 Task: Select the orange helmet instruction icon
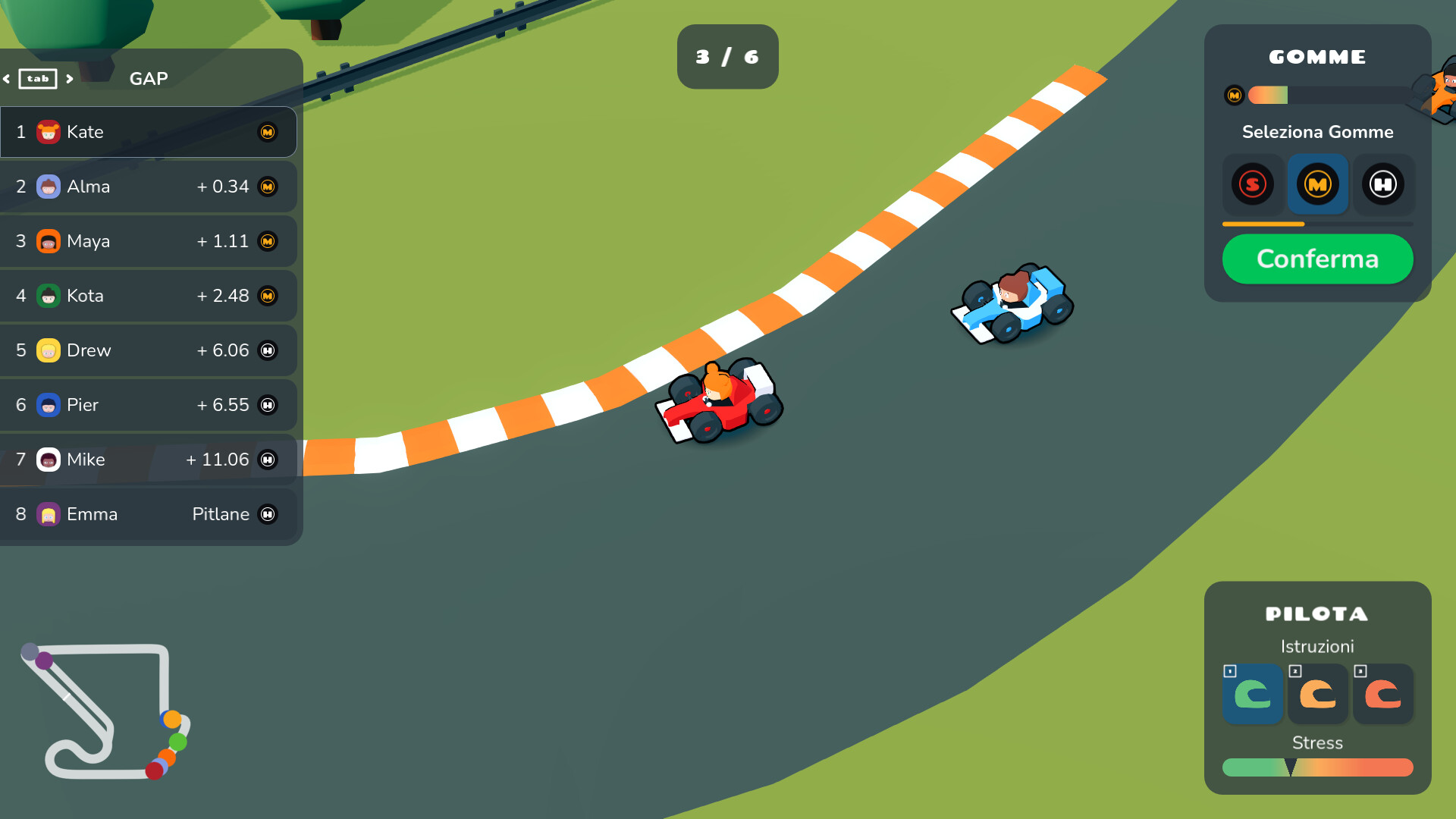[x=1317, y=694]
